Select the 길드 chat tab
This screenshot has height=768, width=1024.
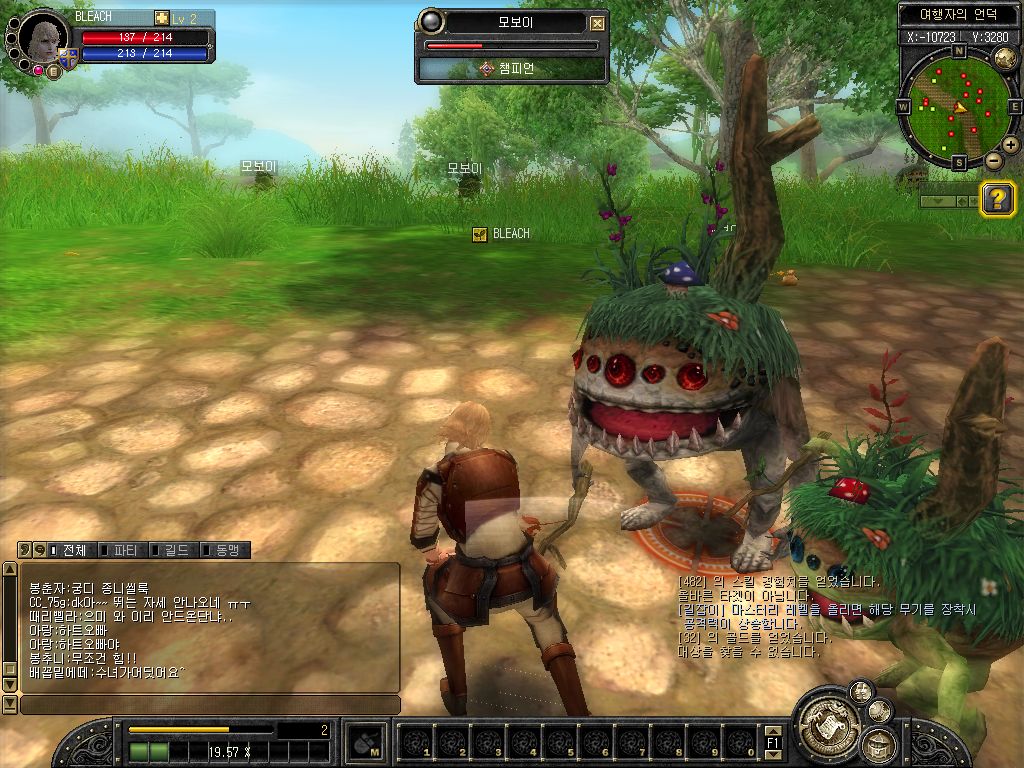175,550
